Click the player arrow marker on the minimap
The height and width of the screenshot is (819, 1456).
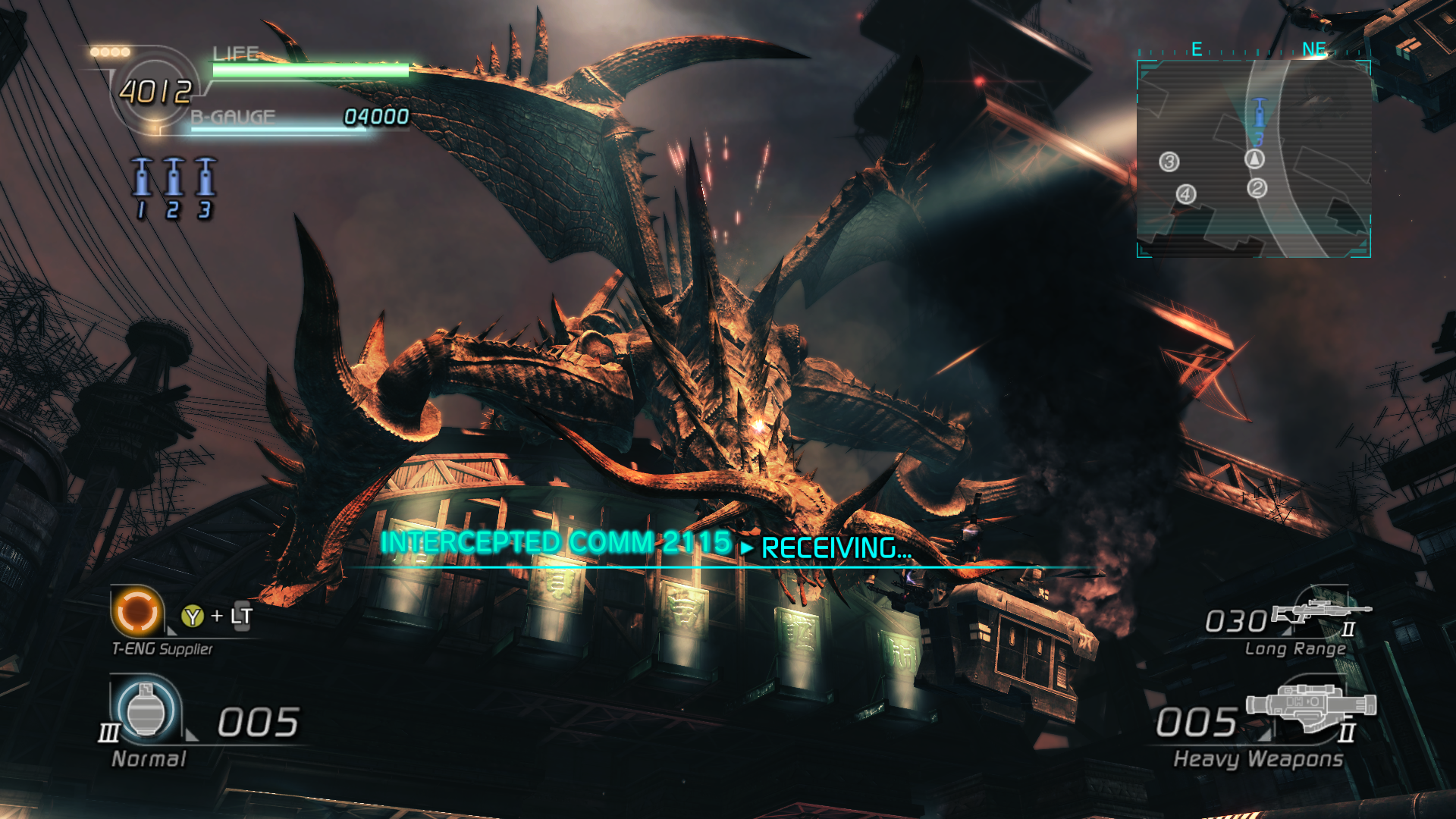pyautogui.click(x=1255, y=159)
